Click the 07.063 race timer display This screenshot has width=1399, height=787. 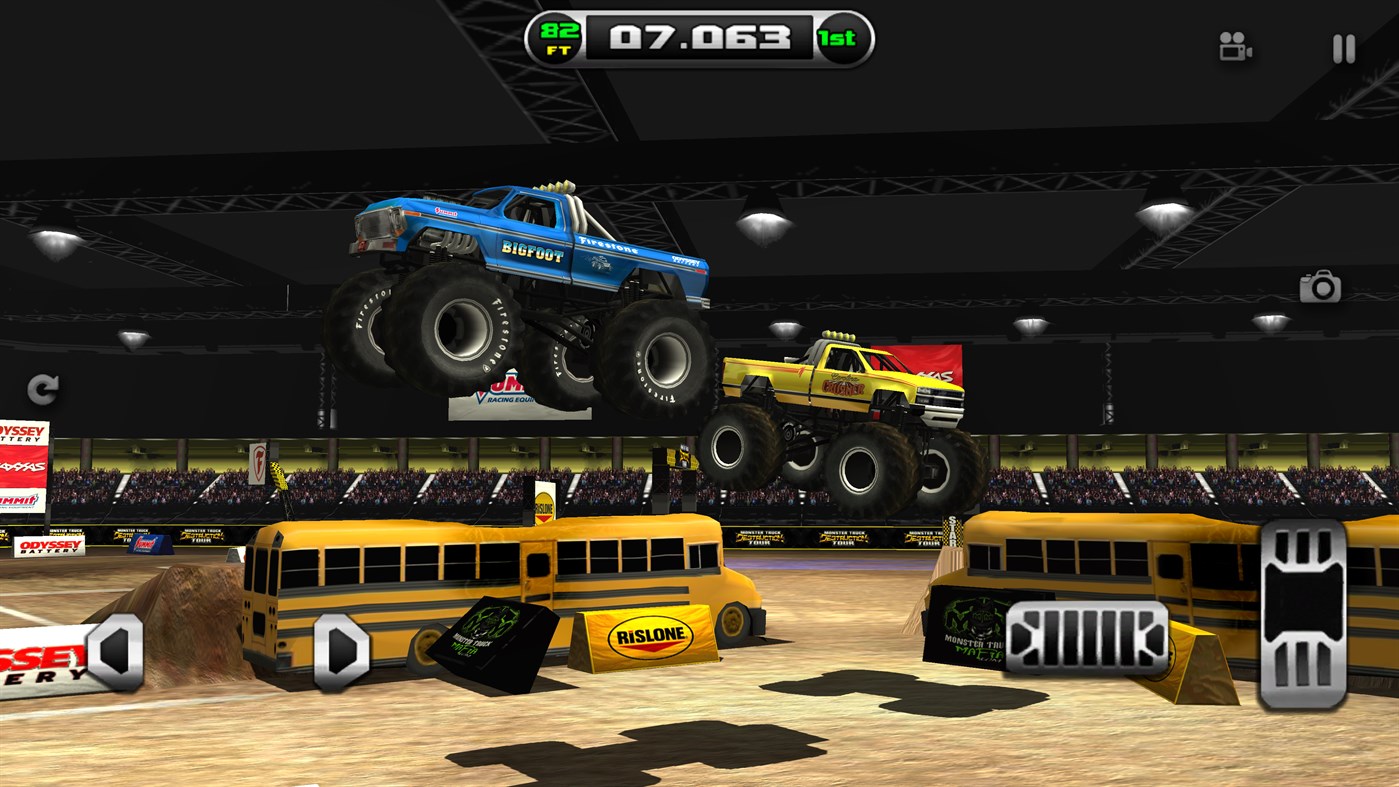700,38
